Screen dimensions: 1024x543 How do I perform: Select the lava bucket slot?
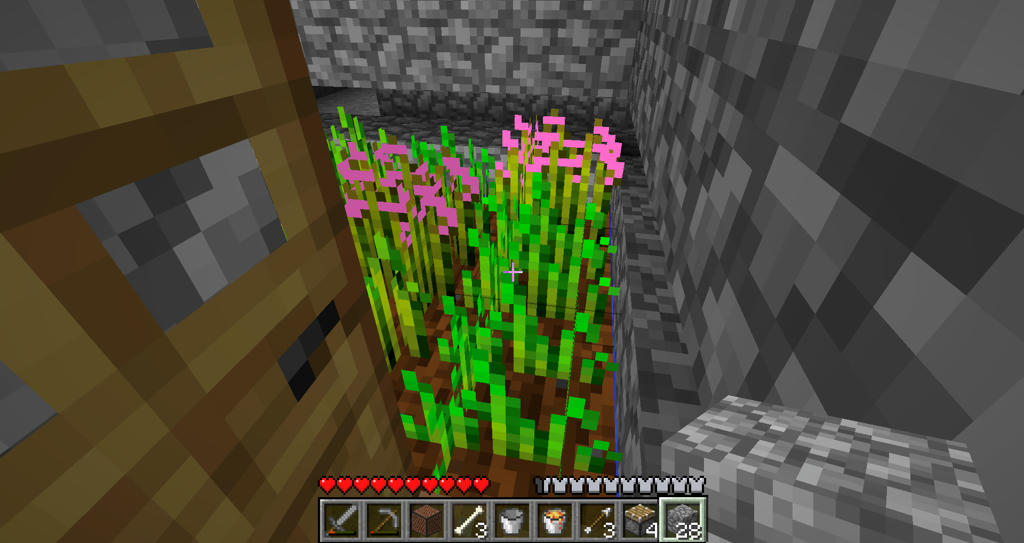(x=556, y=519)
